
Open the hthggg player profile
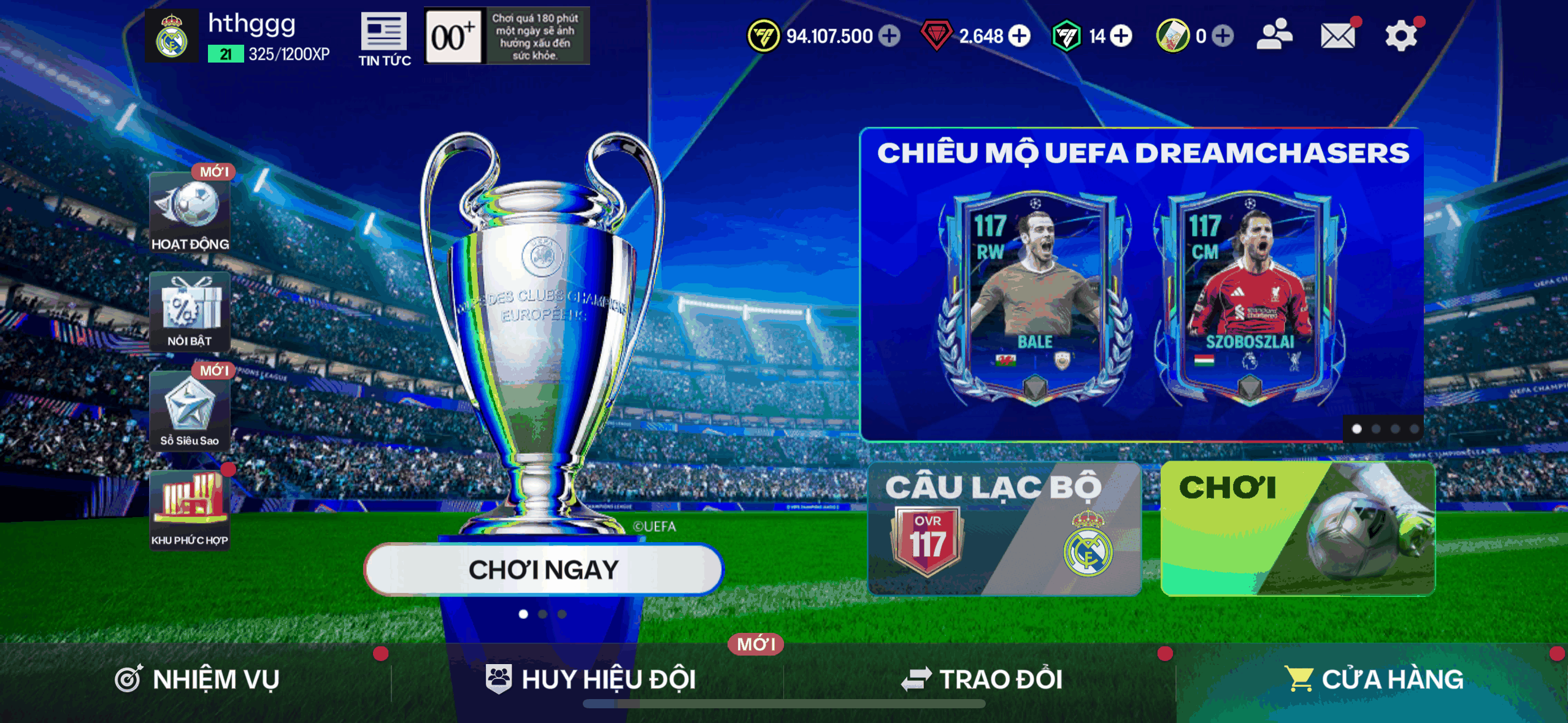coord(172,37)
